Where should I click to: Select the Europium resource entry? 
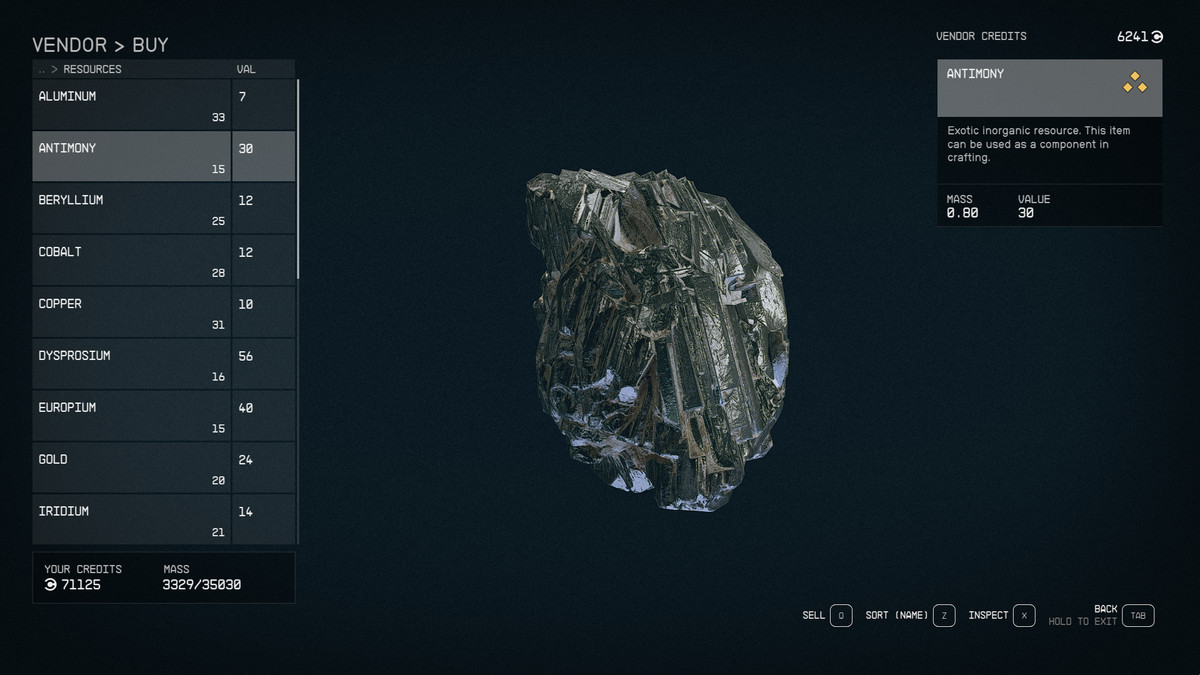[132, 416]
